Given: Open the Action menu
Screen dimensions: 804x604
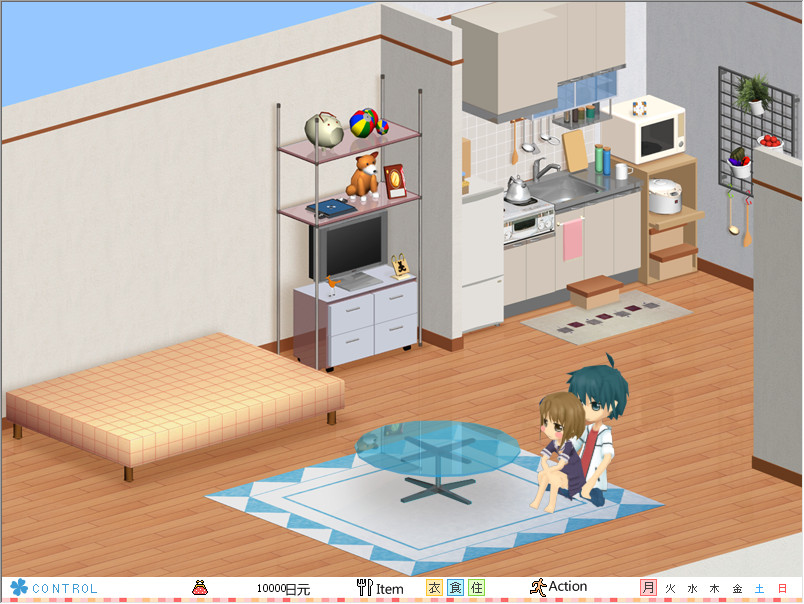Looking at the screenshot, I should tap(559, 587).
